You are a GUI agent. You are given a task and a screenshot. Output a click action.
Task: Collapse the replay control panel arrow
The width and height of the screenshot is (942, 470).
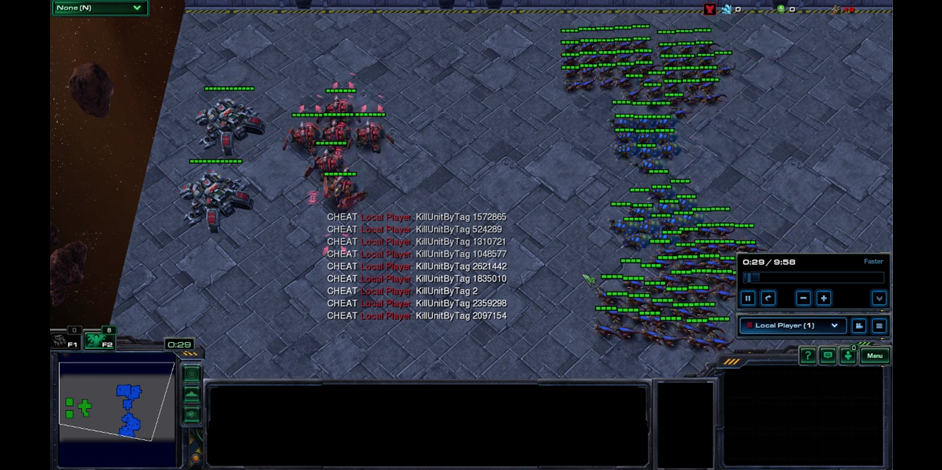879,298
